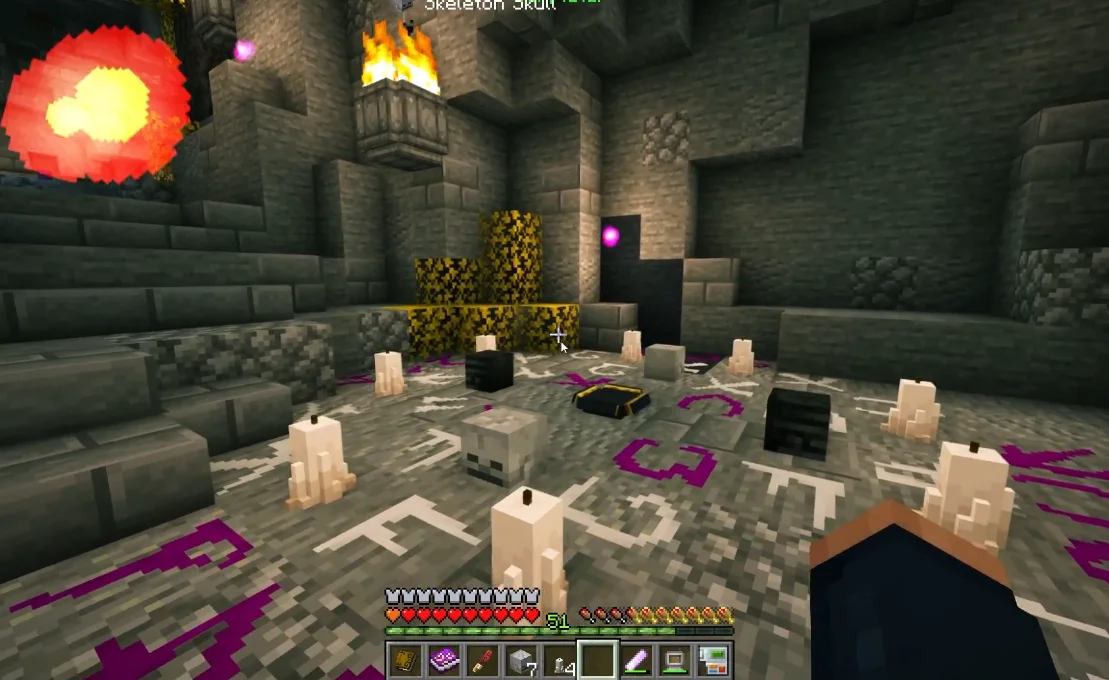Choose the colorful machine block slot

tap(713, 660)
